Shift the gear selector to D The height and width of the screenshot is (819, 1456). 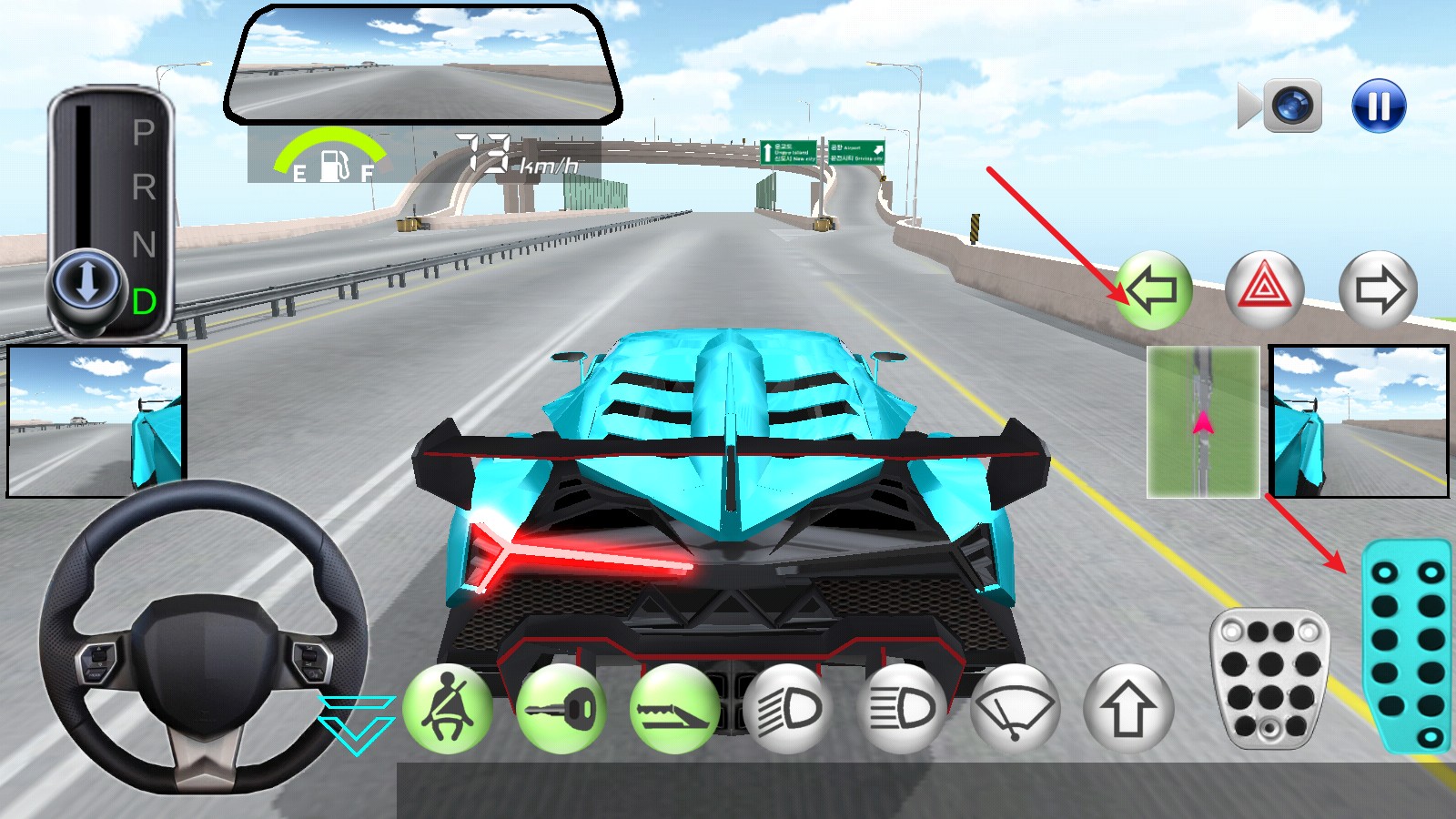pos(144,300)
